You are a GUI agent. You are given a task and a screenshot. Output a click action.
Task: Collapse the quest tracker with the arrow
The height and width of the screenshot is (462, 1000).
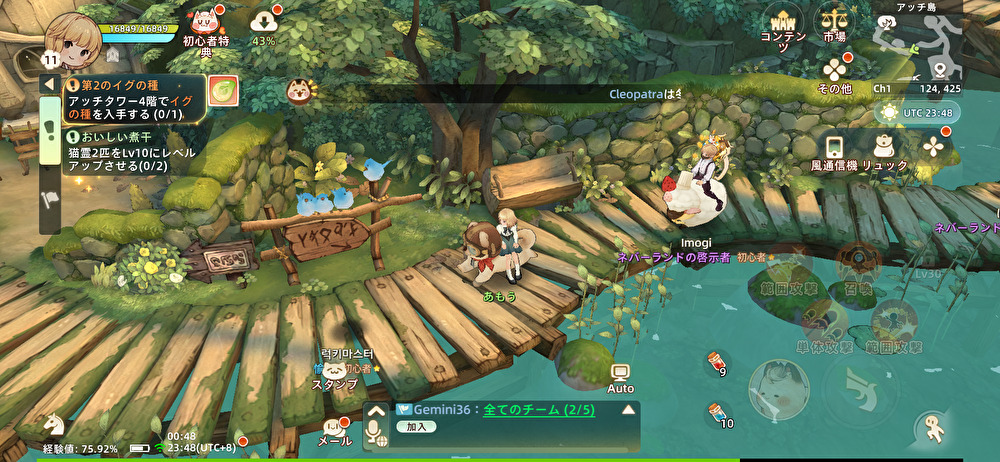pyautogui.click(x=48, y=85)
